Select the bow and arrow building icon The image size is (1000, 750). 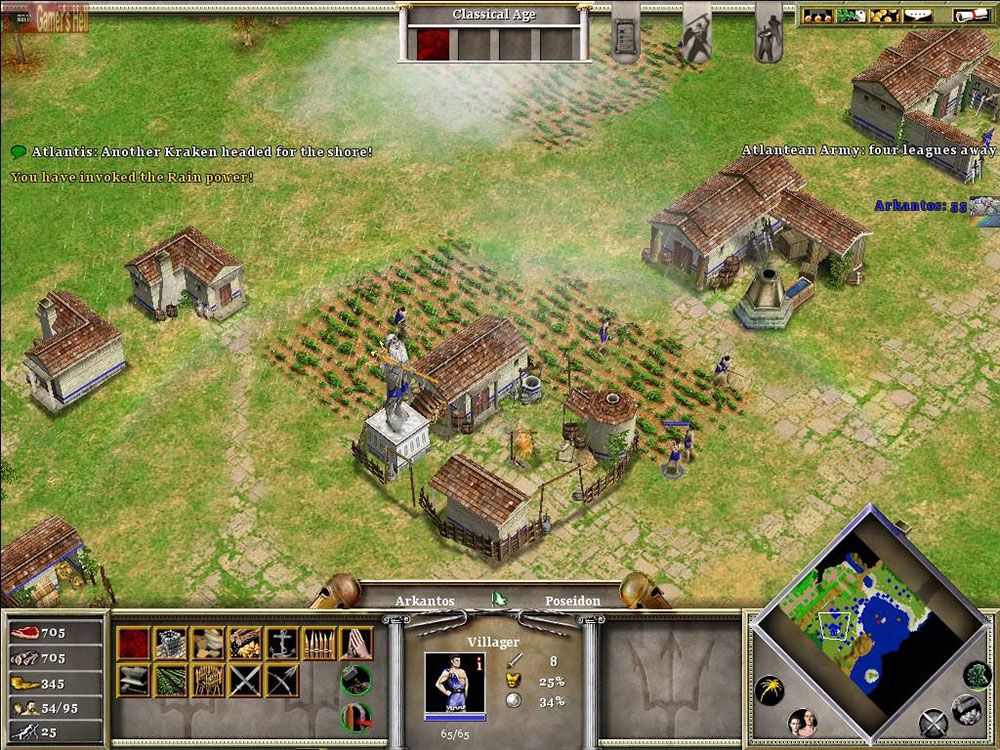coord(283,680)
